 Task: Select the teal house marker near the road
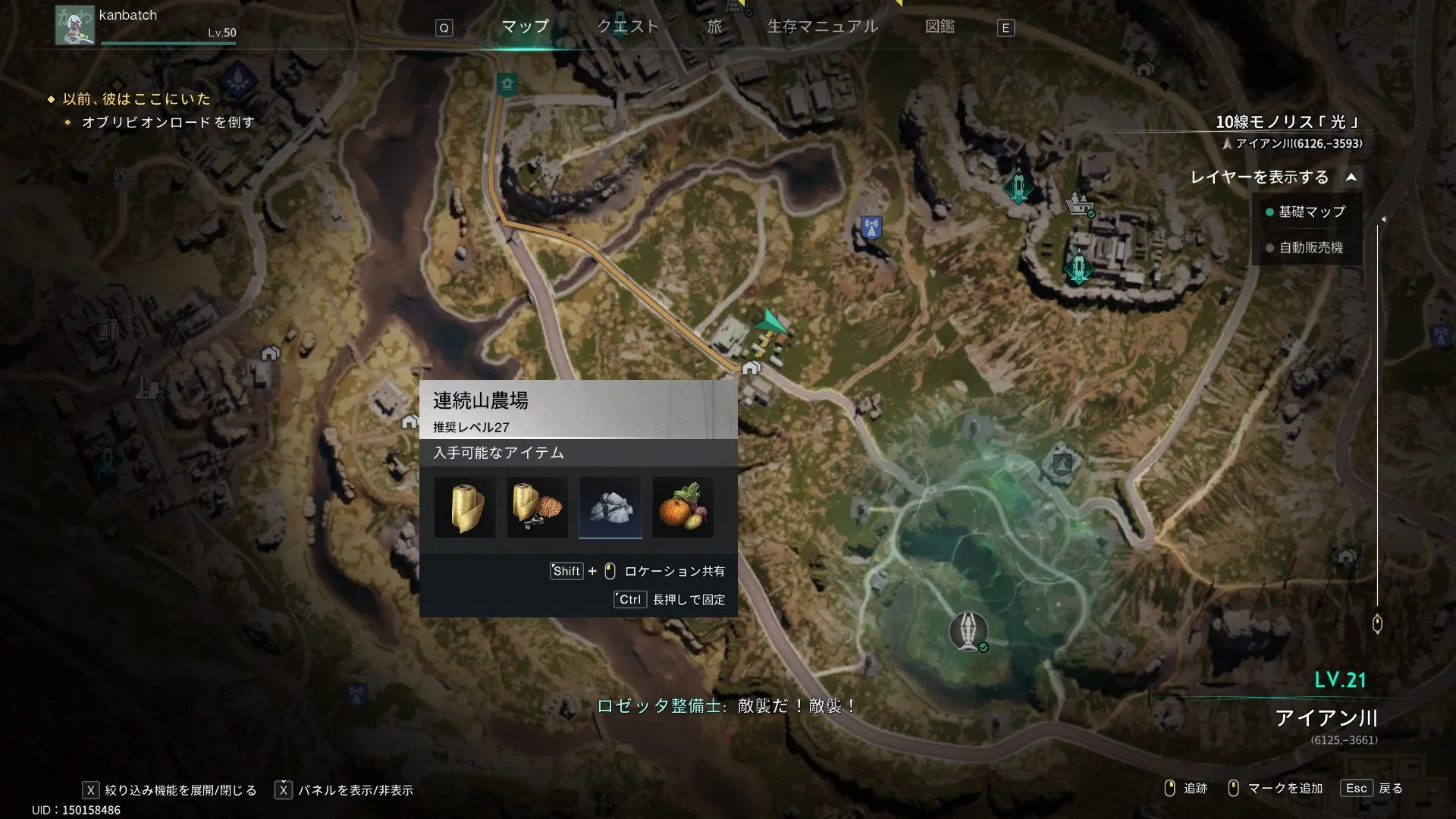tap(507, 83)
